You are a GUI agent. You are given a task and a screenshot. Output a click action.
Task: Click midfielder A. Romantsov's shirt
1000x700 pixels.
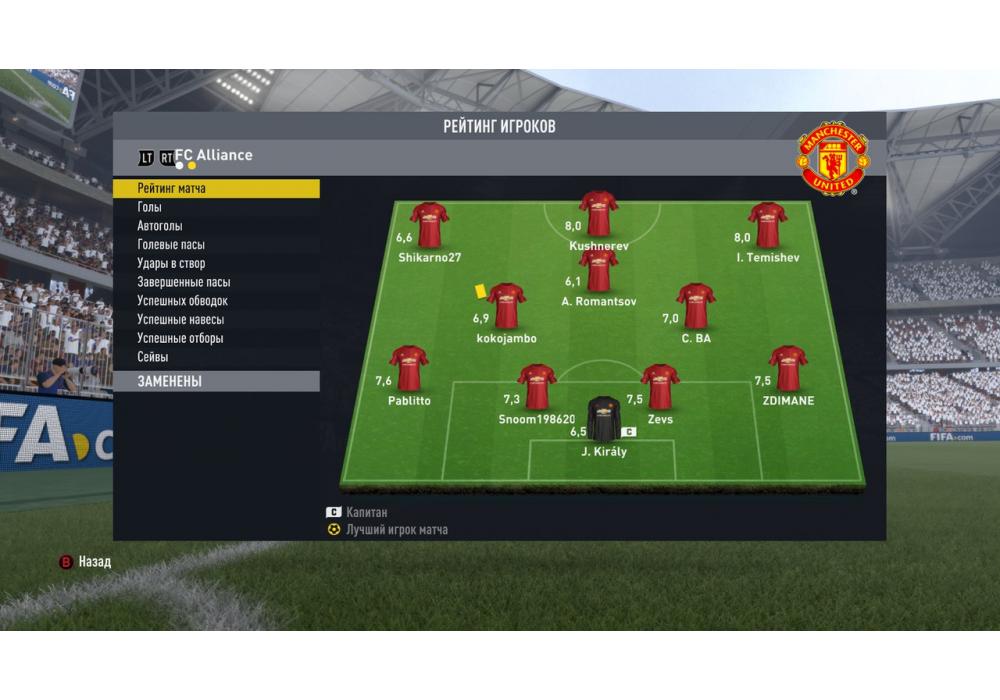[598, 270]
